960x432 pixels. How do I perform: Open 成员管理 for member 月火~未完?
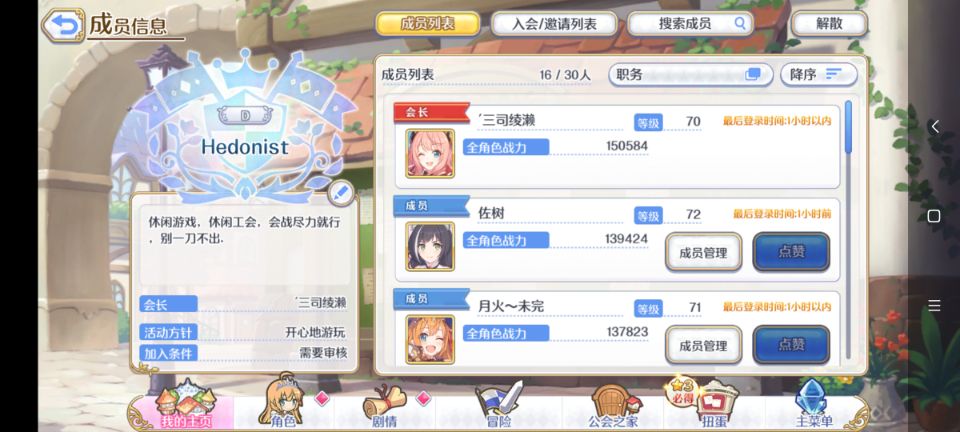coord(703,345)
